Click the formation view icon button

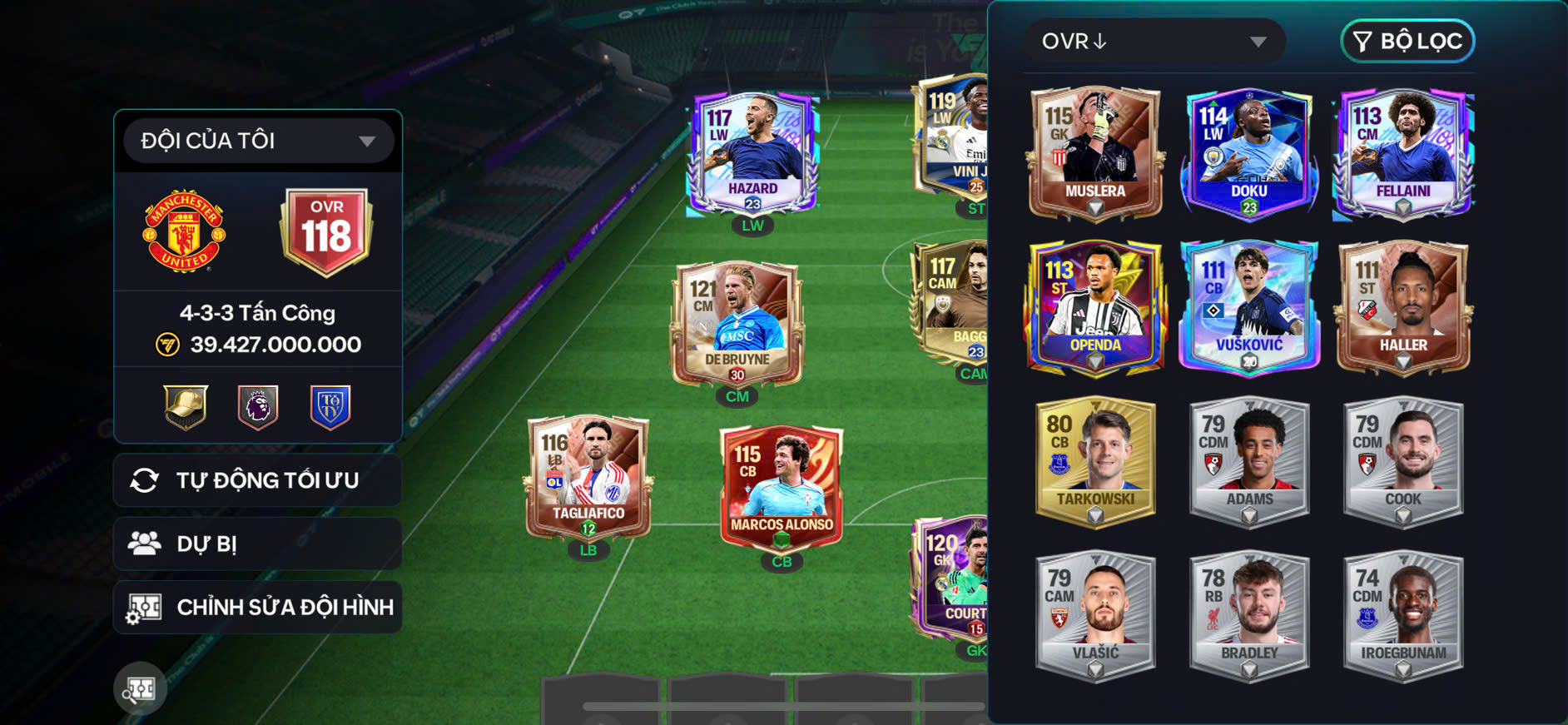coord(140,688)
